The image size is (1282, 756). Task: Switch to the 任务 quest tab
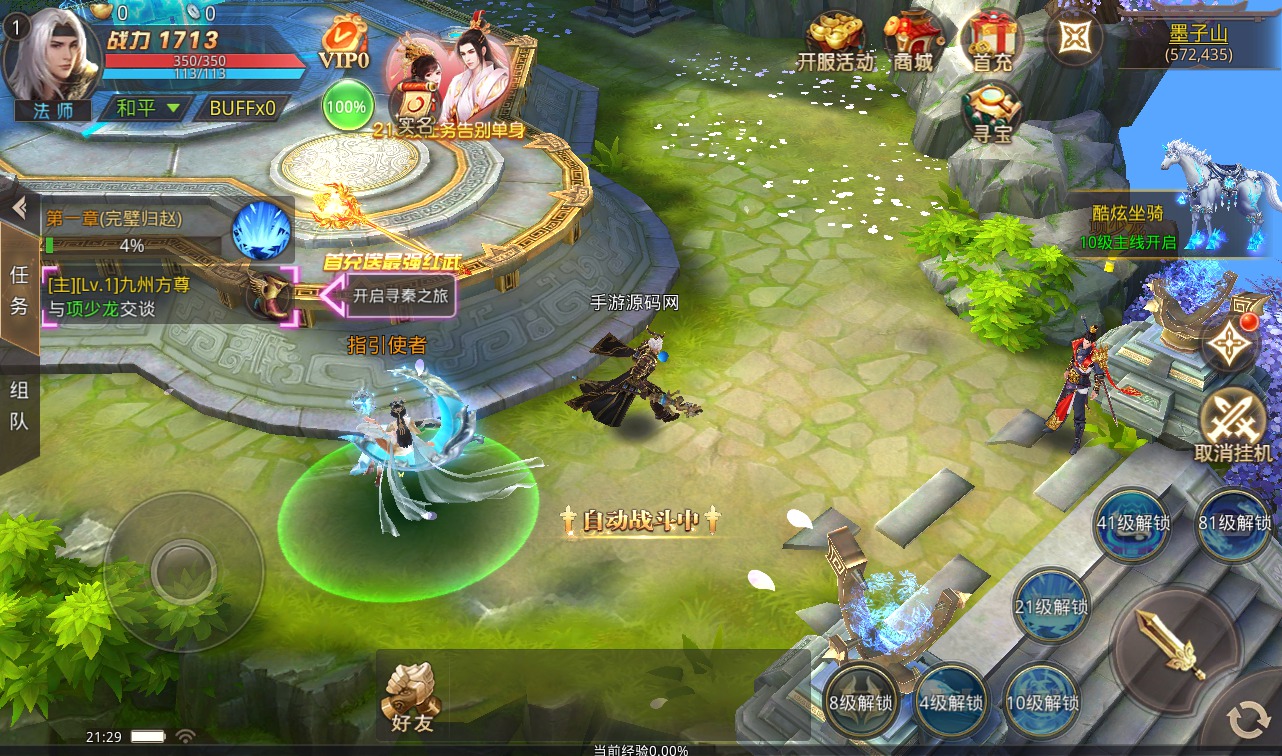tap(19, 290)
